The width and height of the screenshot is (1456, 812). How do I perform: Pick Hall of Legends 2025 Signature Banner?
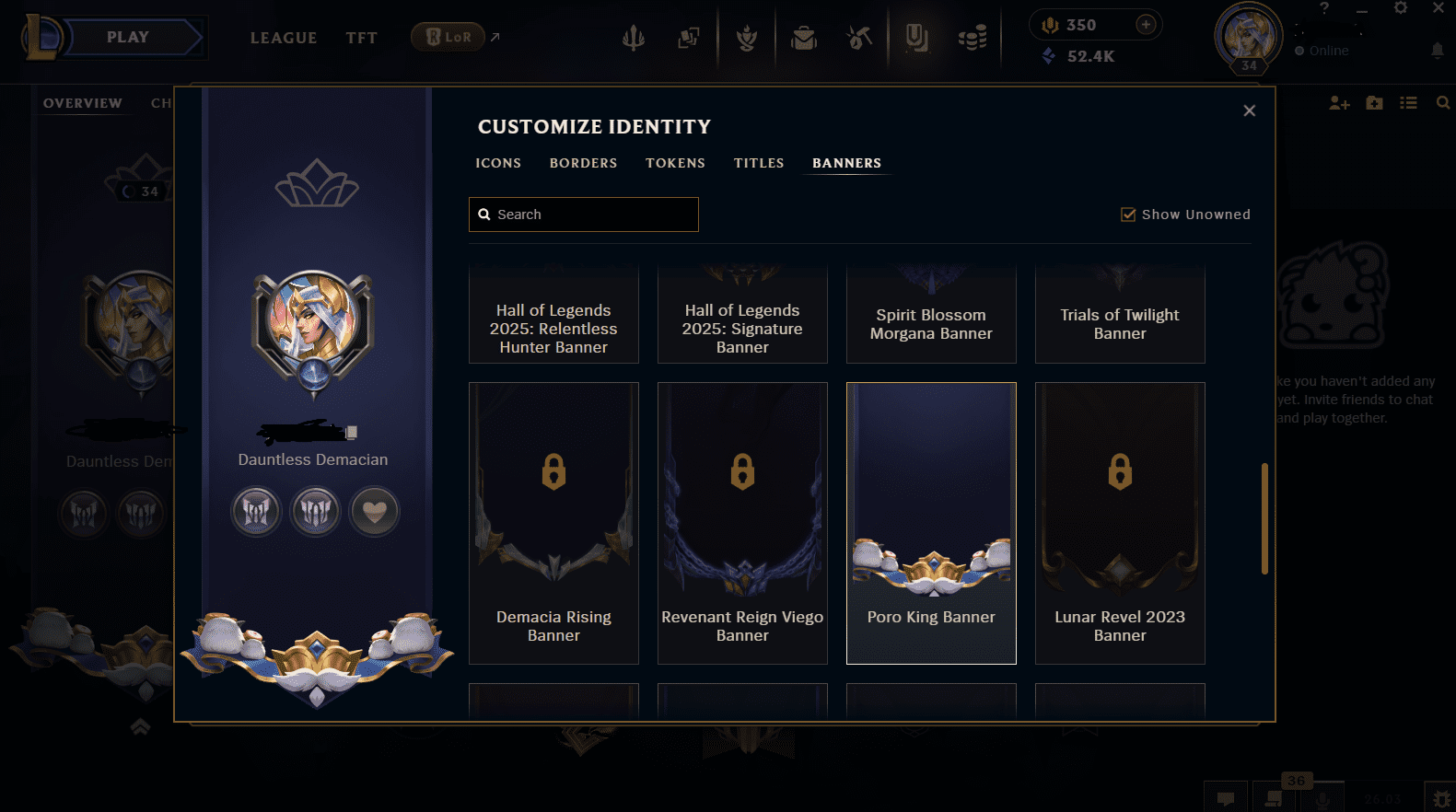click(742, 318)
